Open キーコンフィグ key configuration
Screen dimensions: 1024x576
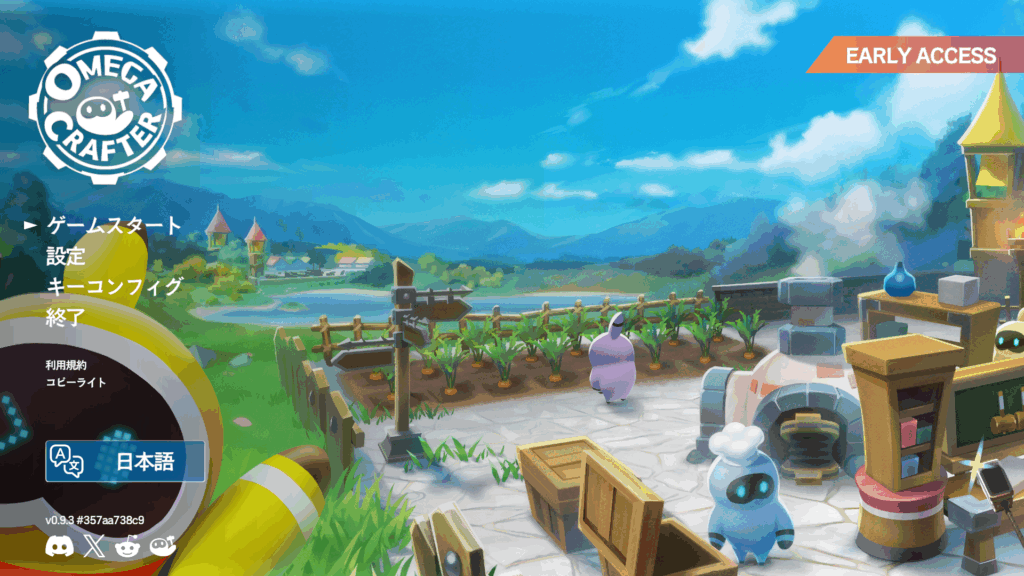pos(114,287)
